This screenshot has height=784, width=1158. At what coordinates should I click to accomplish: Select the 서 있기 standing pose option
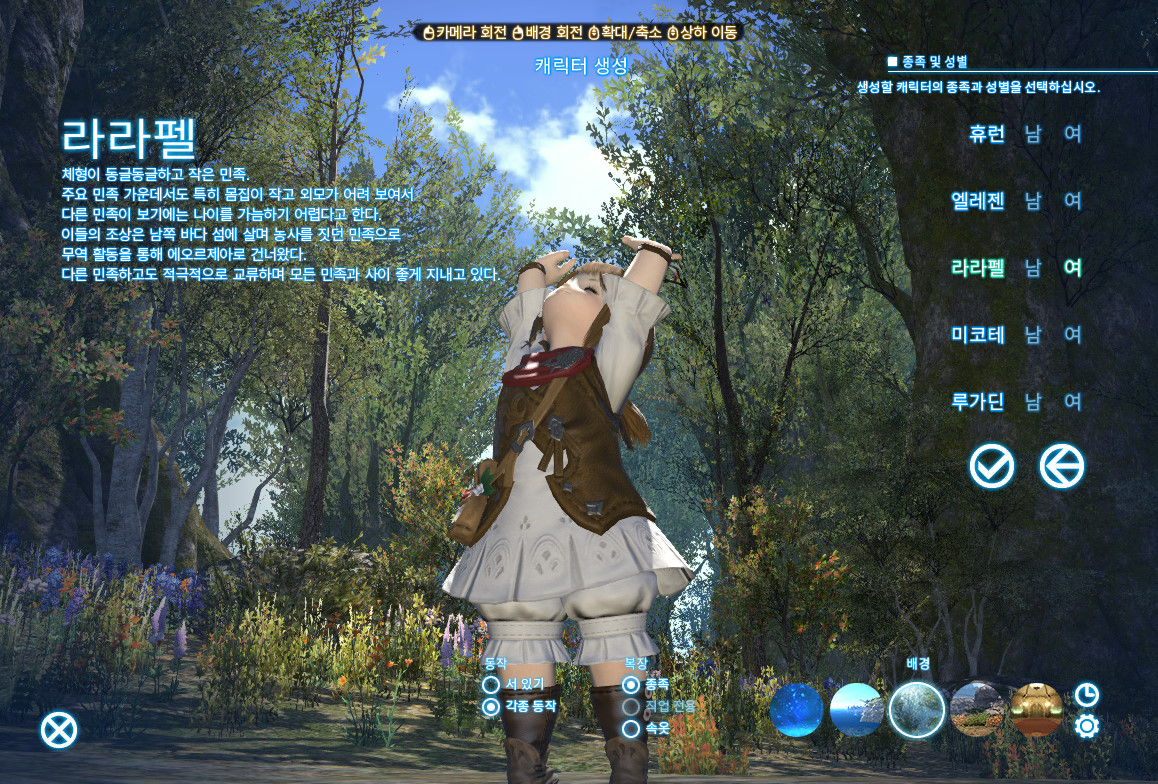tap(491, 685)
